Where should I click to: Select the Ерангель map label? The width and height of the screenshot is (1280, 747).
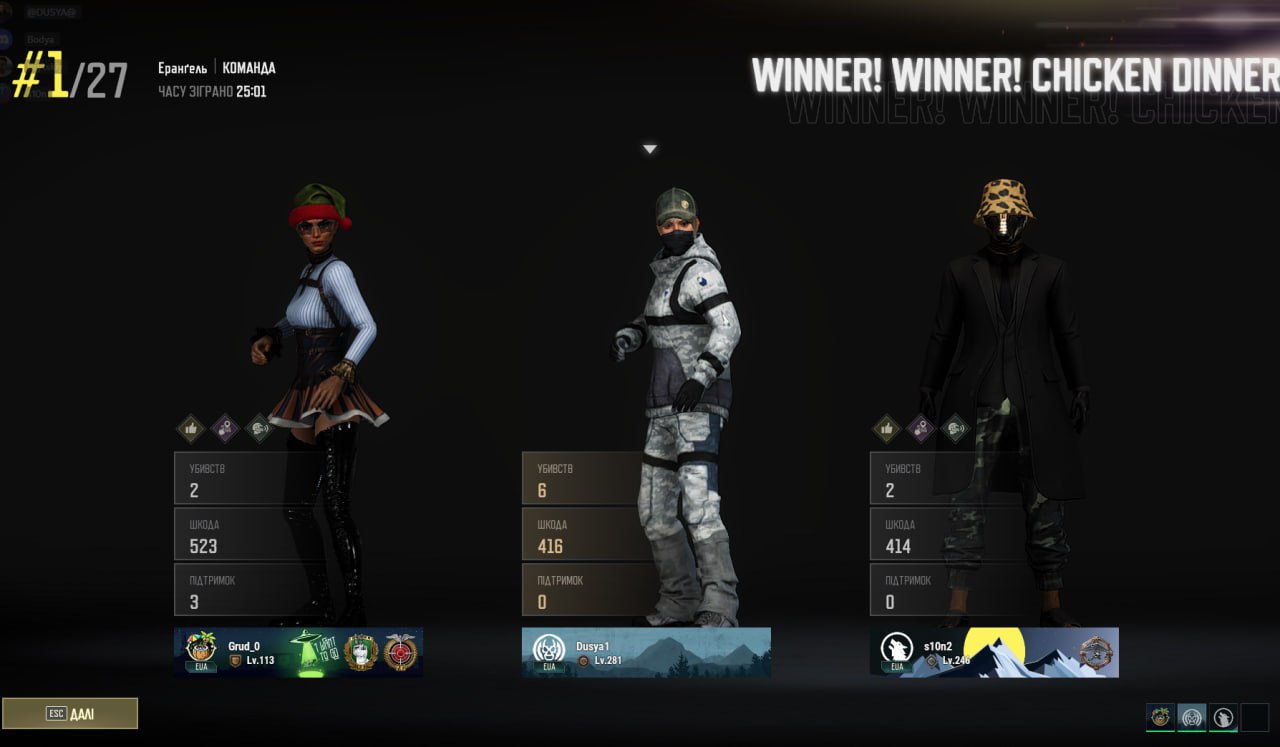(x=184, y=67)
